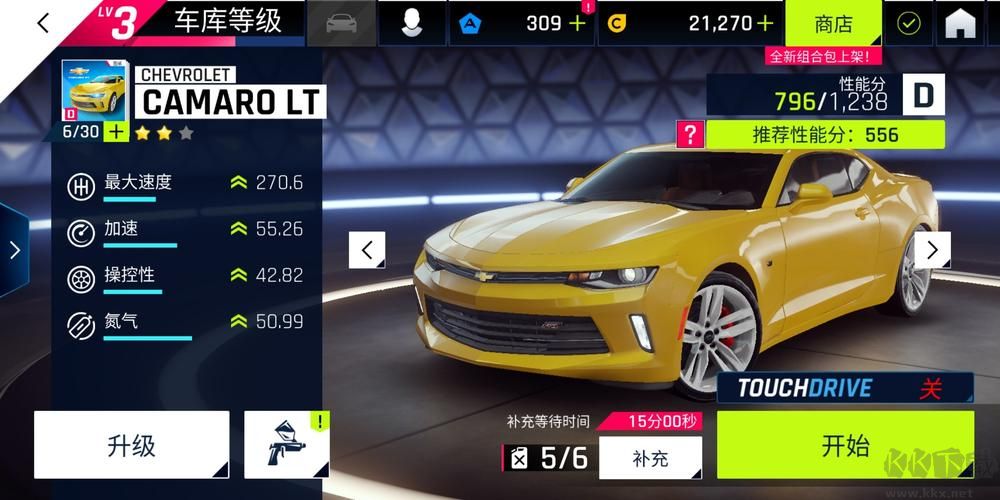Open the spray gun customization button

(x=287, y=445)
